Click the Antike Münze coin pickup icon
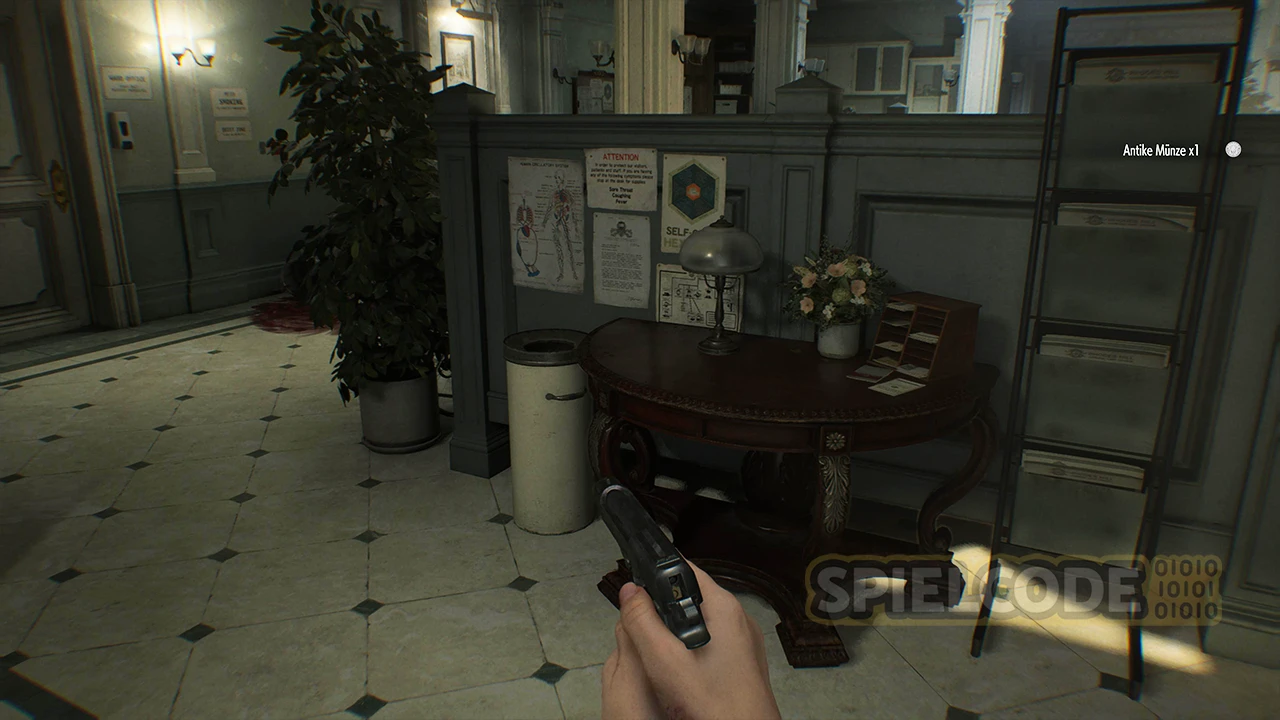 1233,150
